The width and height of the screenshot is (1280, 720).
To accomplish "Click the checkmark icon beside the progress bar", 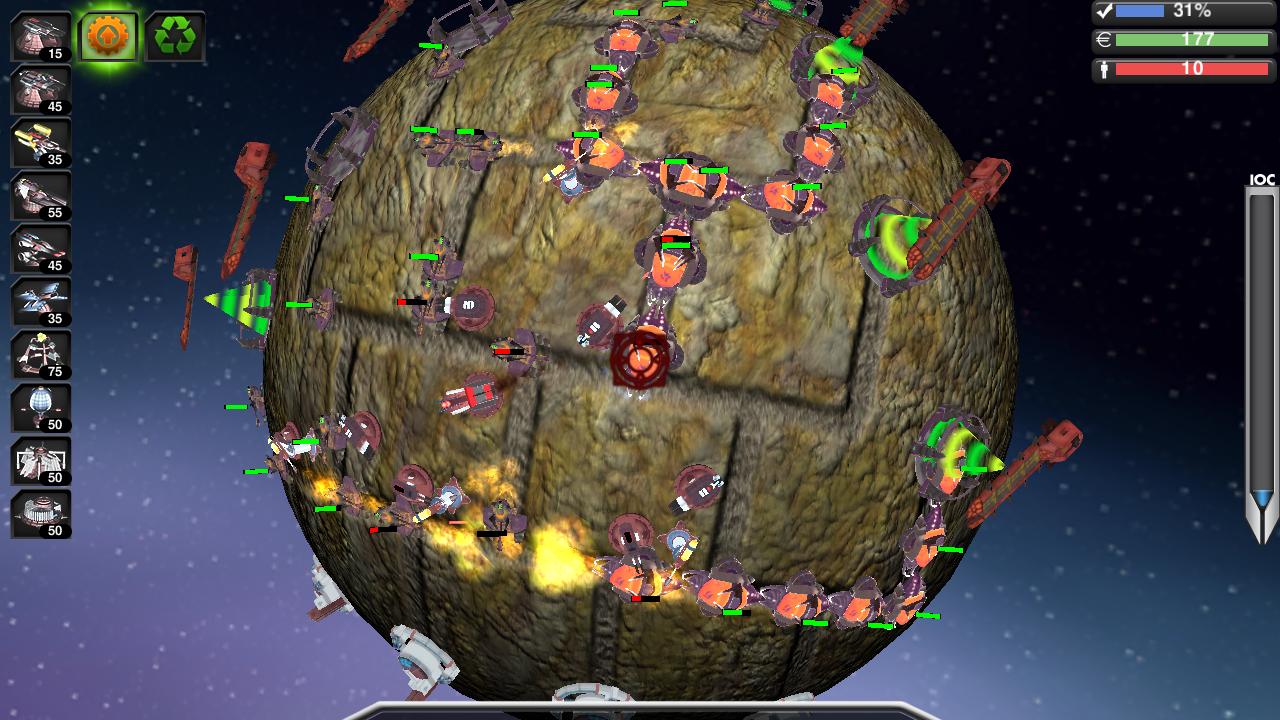I will click(x=1105, y=11).
